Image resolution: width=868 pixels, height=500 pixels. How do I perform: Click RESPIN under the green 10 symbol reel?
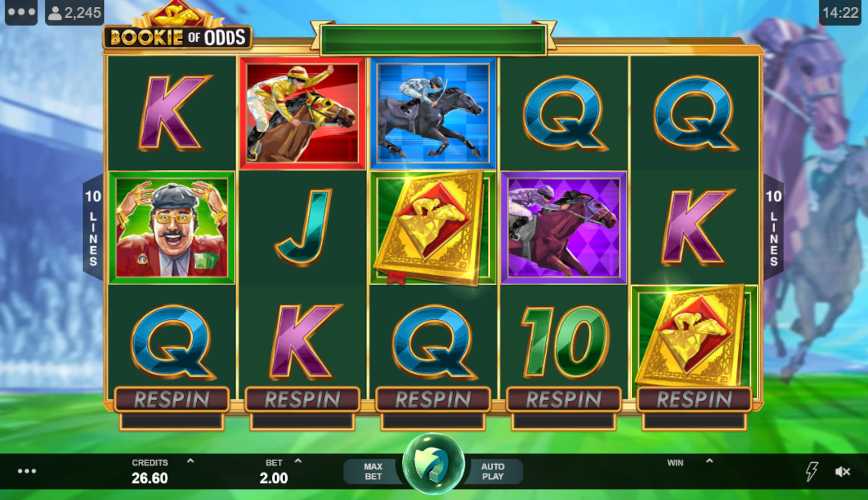click(x=563, y=399)
